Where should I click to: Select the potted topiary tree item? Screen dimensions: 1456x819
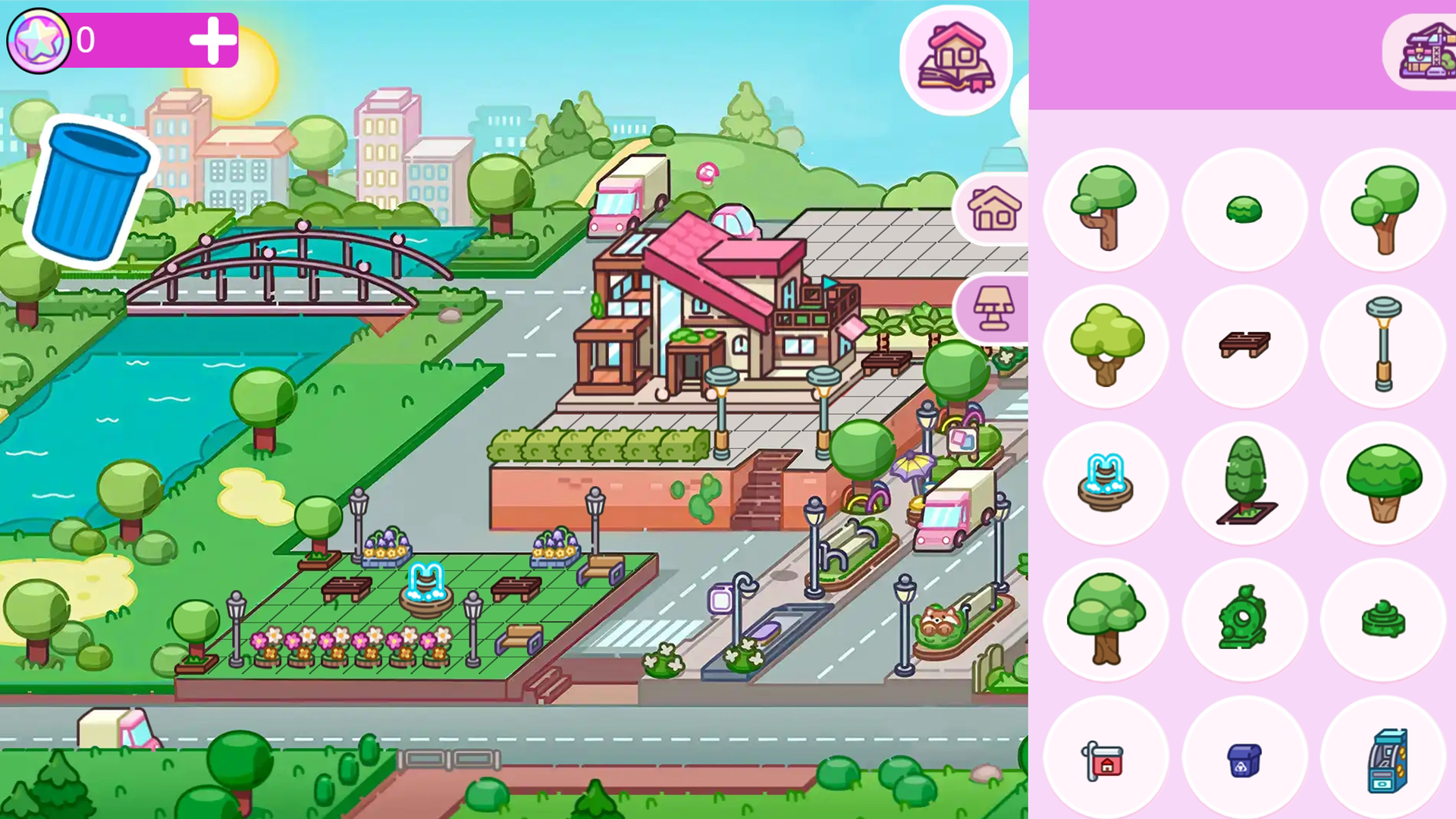(x=1244, y=484)
